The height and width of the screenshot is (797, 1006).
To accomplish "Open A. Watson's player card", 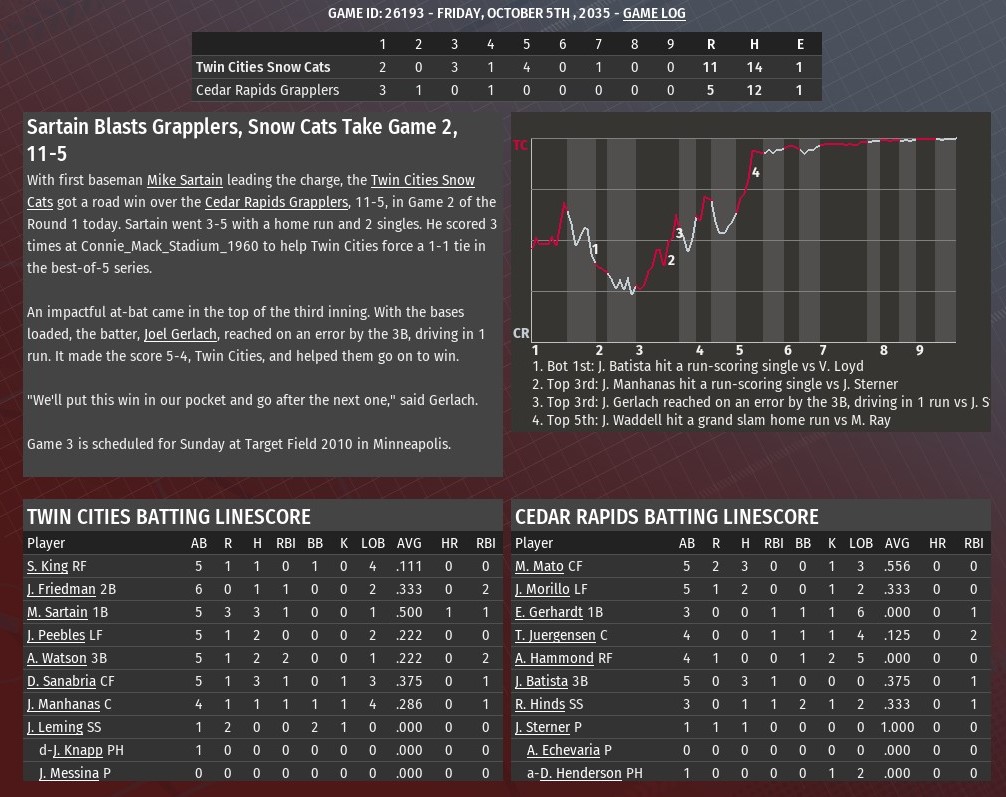I will 57,658.
